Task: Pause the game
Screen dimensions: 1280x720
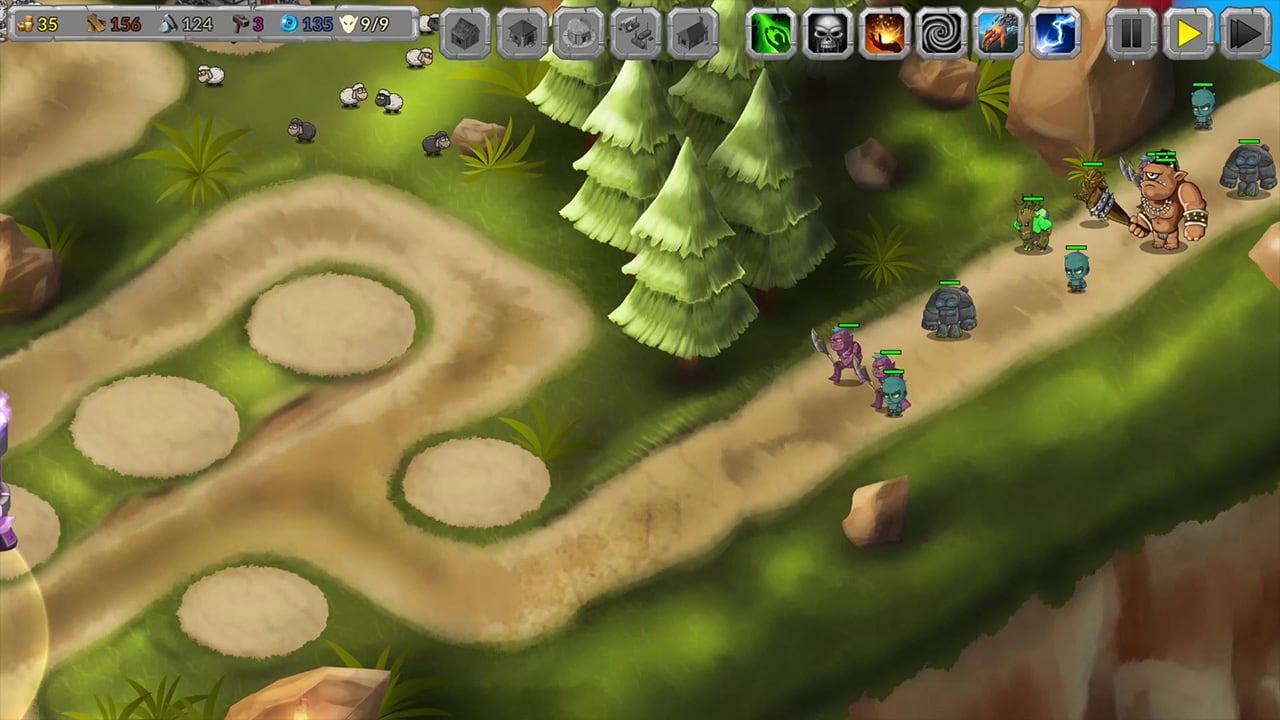Action: point(1131,33)
